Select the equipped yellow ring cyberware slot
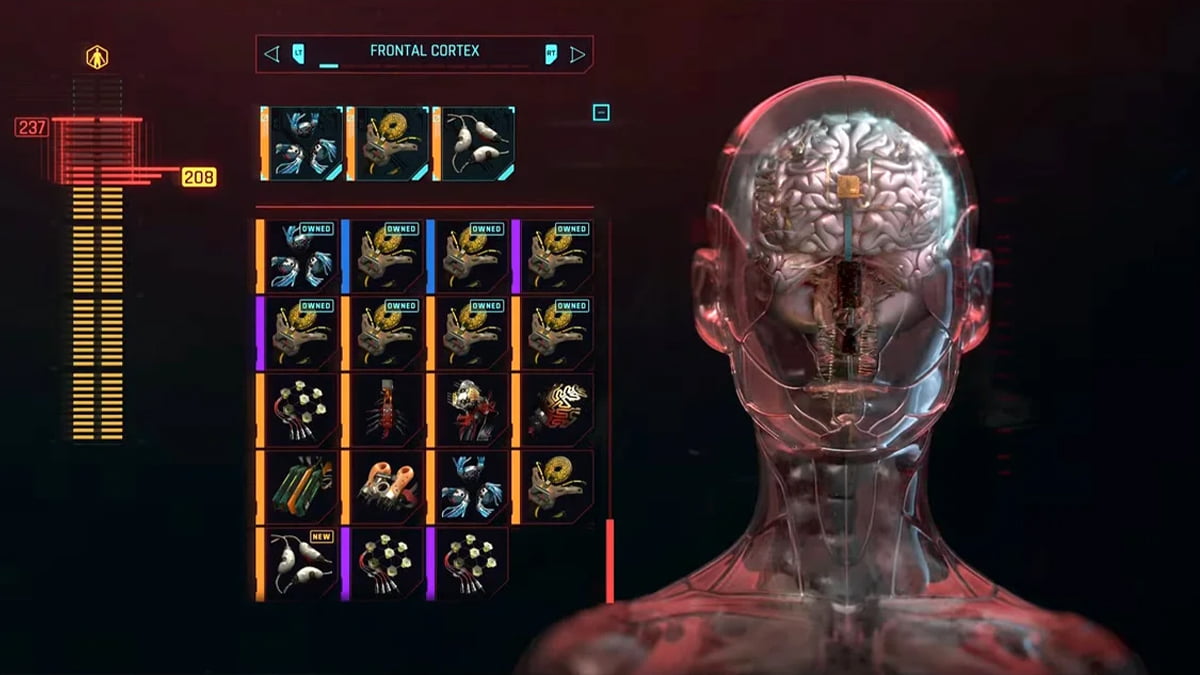Image resolution: width=1200 pixels, height=675 pixels. pos(389,144)
